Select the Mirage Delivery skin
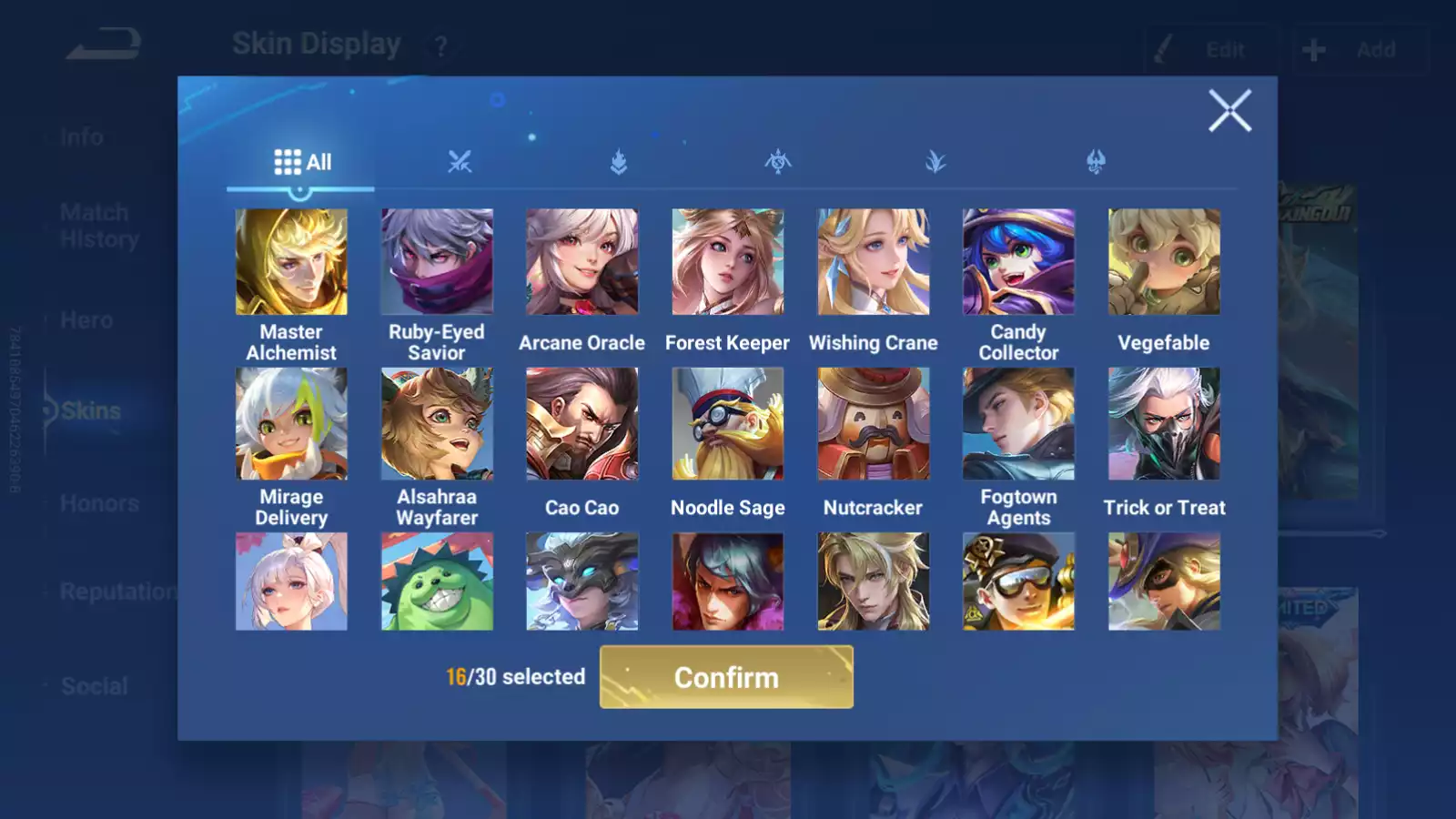Image resolution: width=1456 pixels, height=819 pixels. (x=291, y=423)
